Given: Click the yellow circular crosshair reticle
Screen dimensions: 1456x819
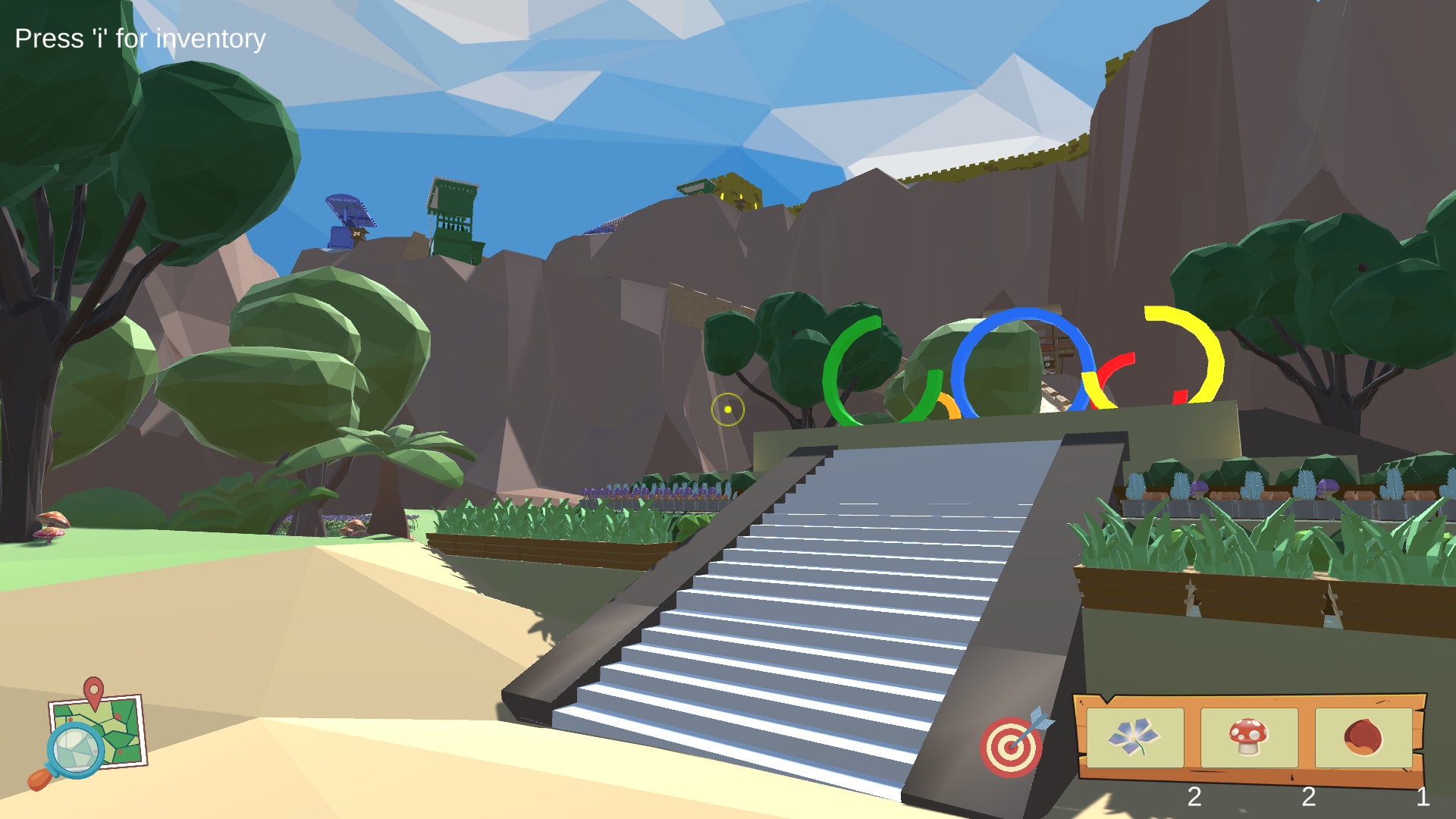Looking at the screenshot, I should (726, 409).
